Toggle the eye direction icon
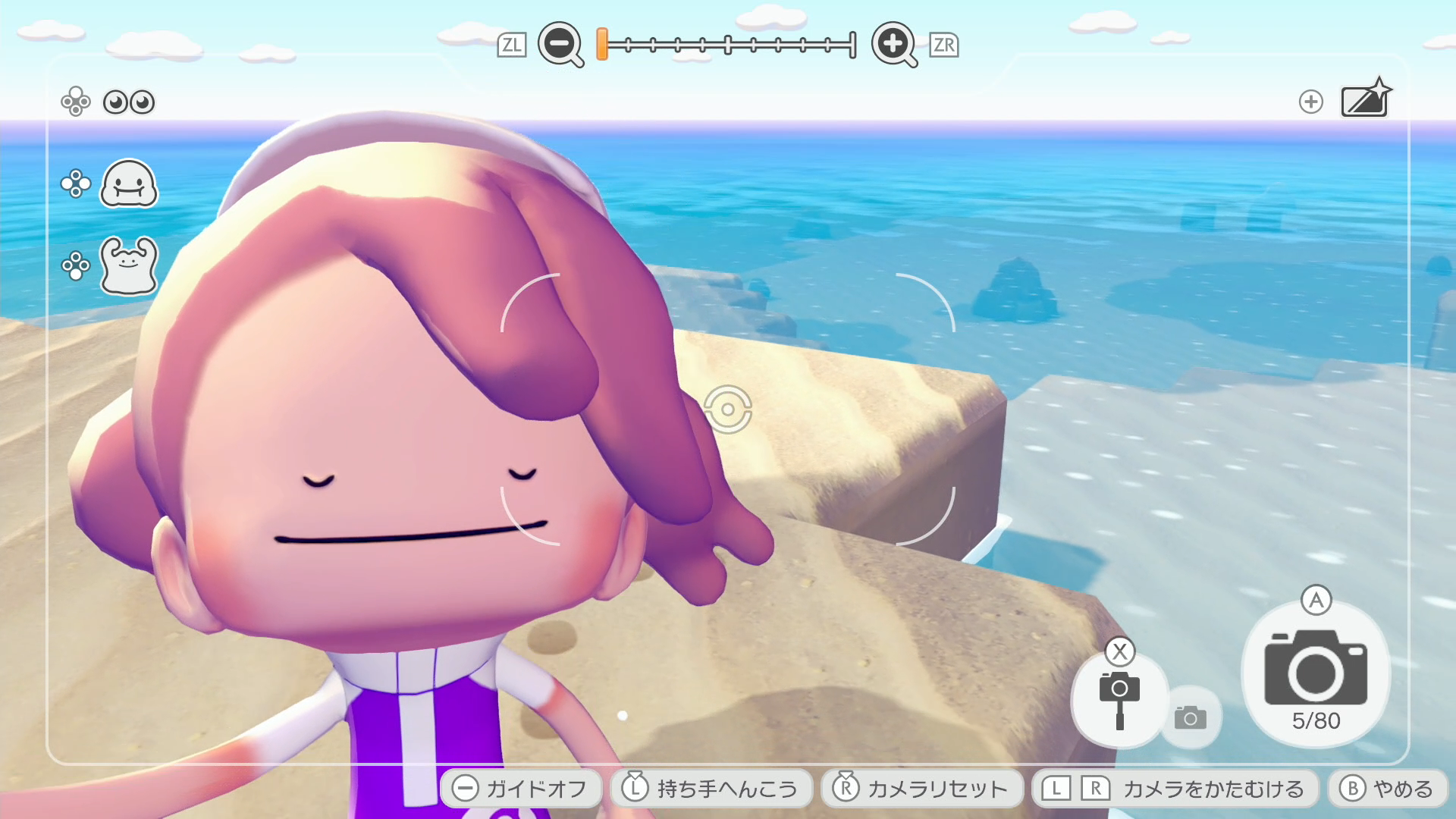Screen dimensions: 1456x819 pyautogui.click(x=128, y=102)
